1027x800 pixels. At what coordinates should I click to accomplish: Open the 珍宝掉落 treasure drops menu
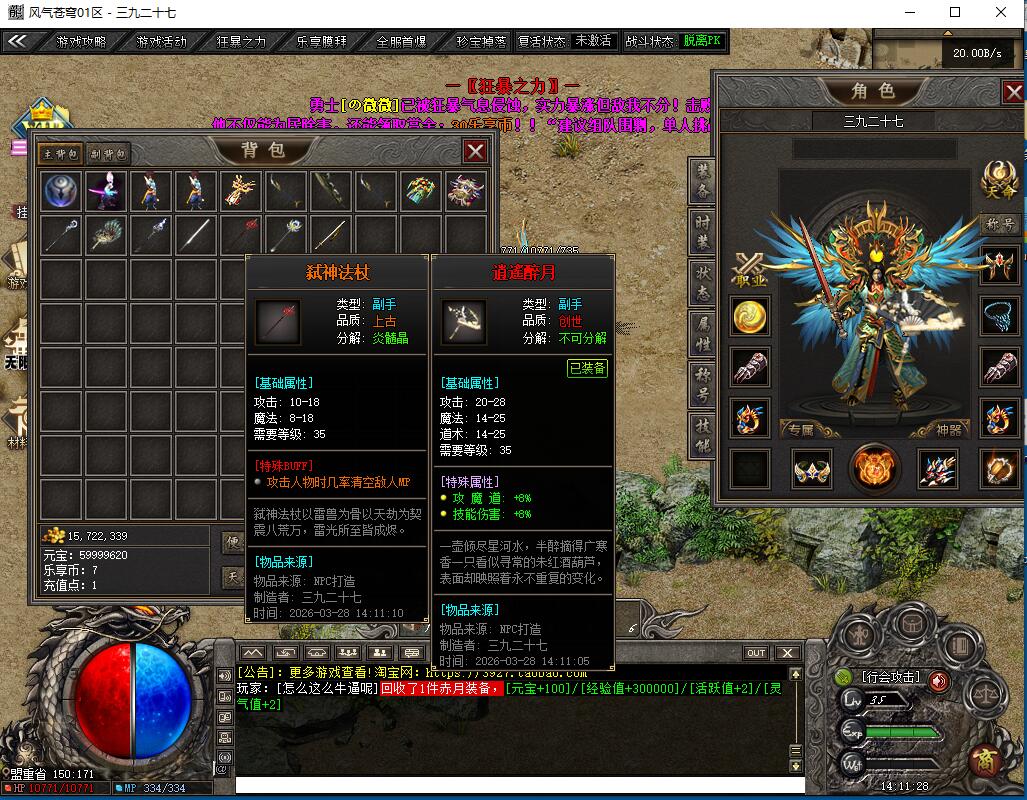point(480,42)
